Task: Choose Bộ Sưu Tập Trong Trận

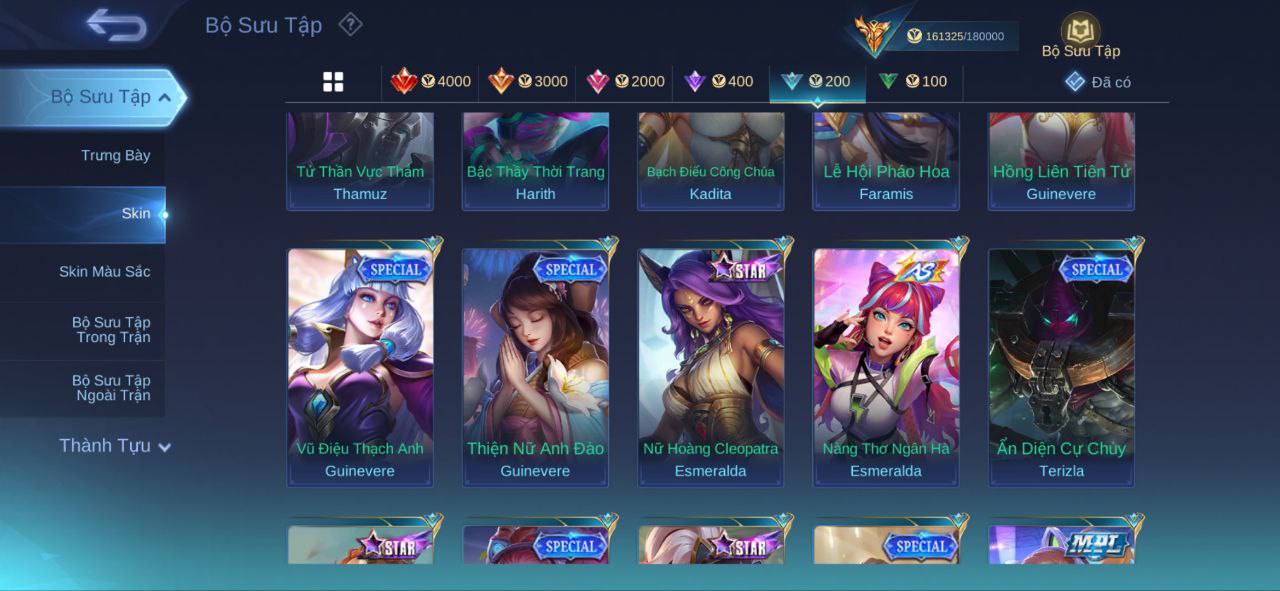Action: 111,329
